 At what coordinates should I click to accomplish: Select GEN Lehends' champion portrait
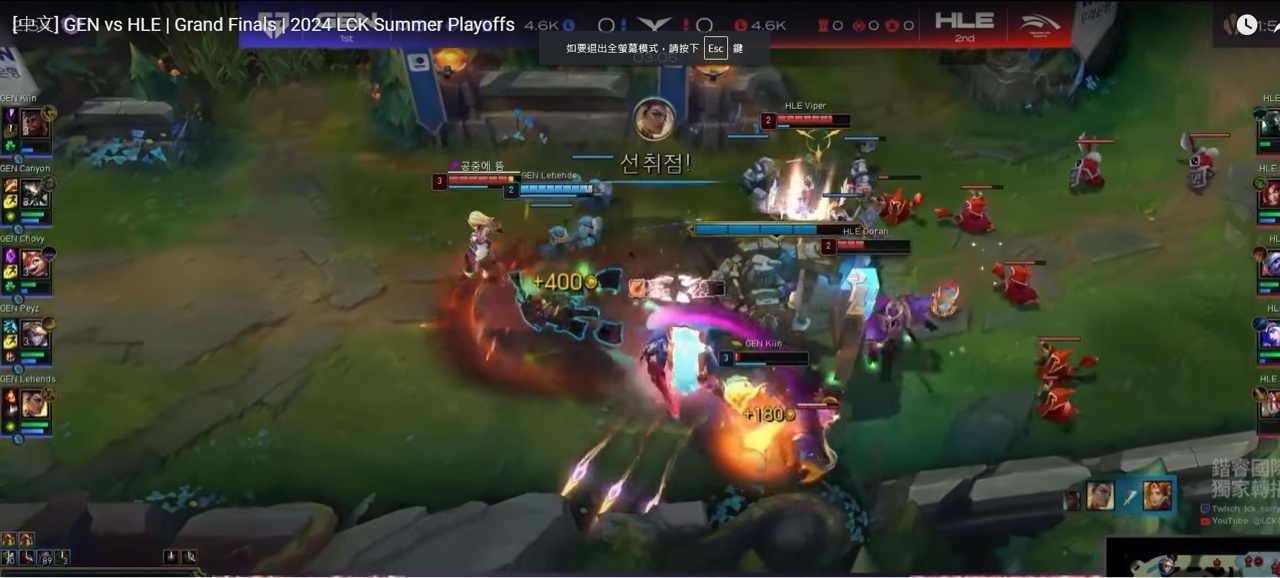[35, 404]
